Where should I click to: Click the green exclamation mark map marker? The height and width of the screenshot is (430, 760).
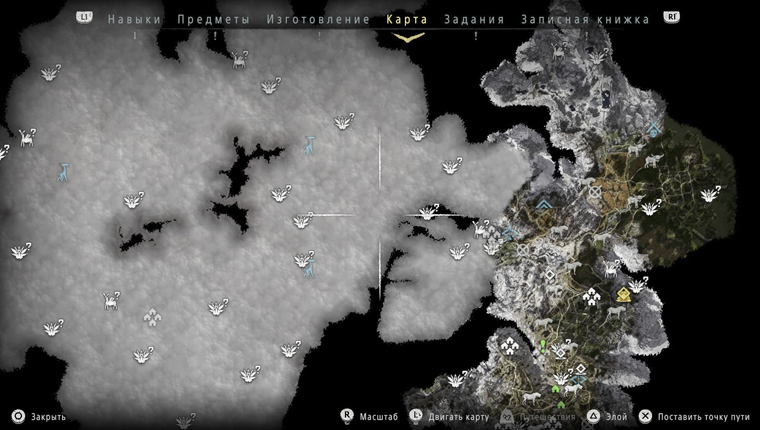[x=543, y=345]
